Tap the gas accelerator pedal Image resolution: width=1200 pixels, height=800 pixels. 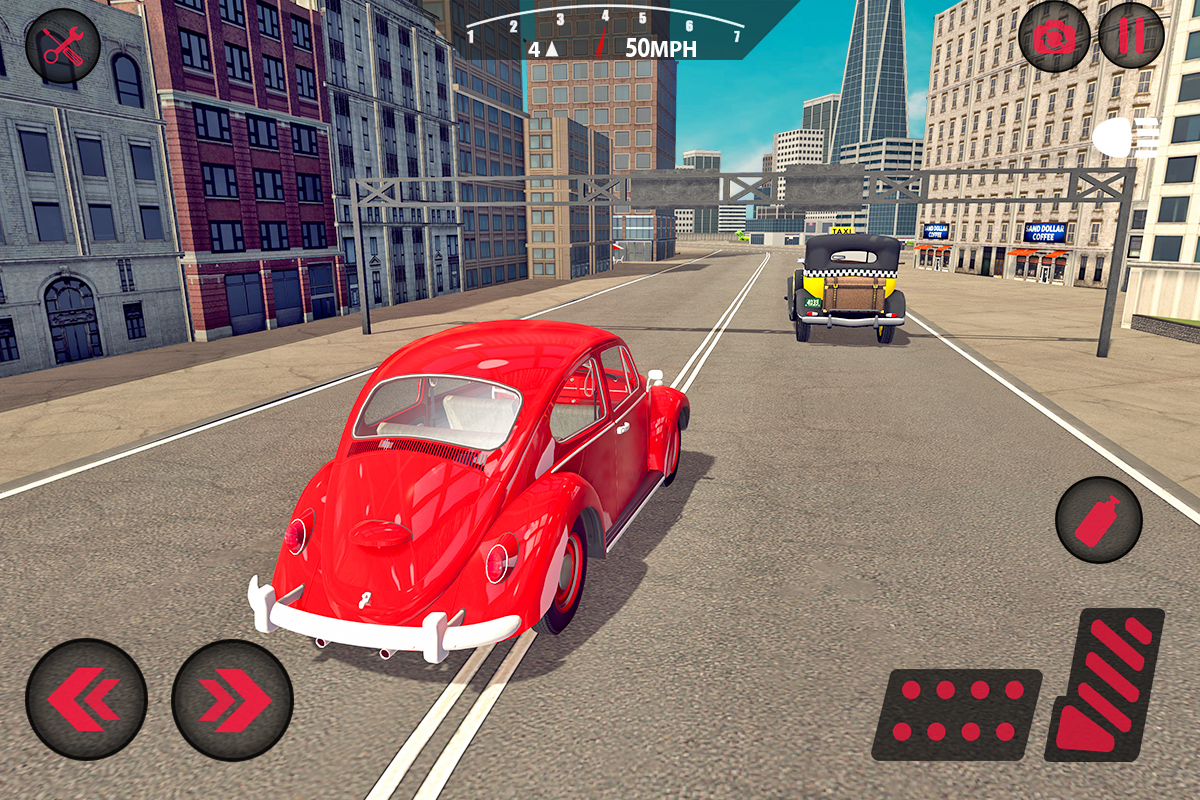(1106, 683)
